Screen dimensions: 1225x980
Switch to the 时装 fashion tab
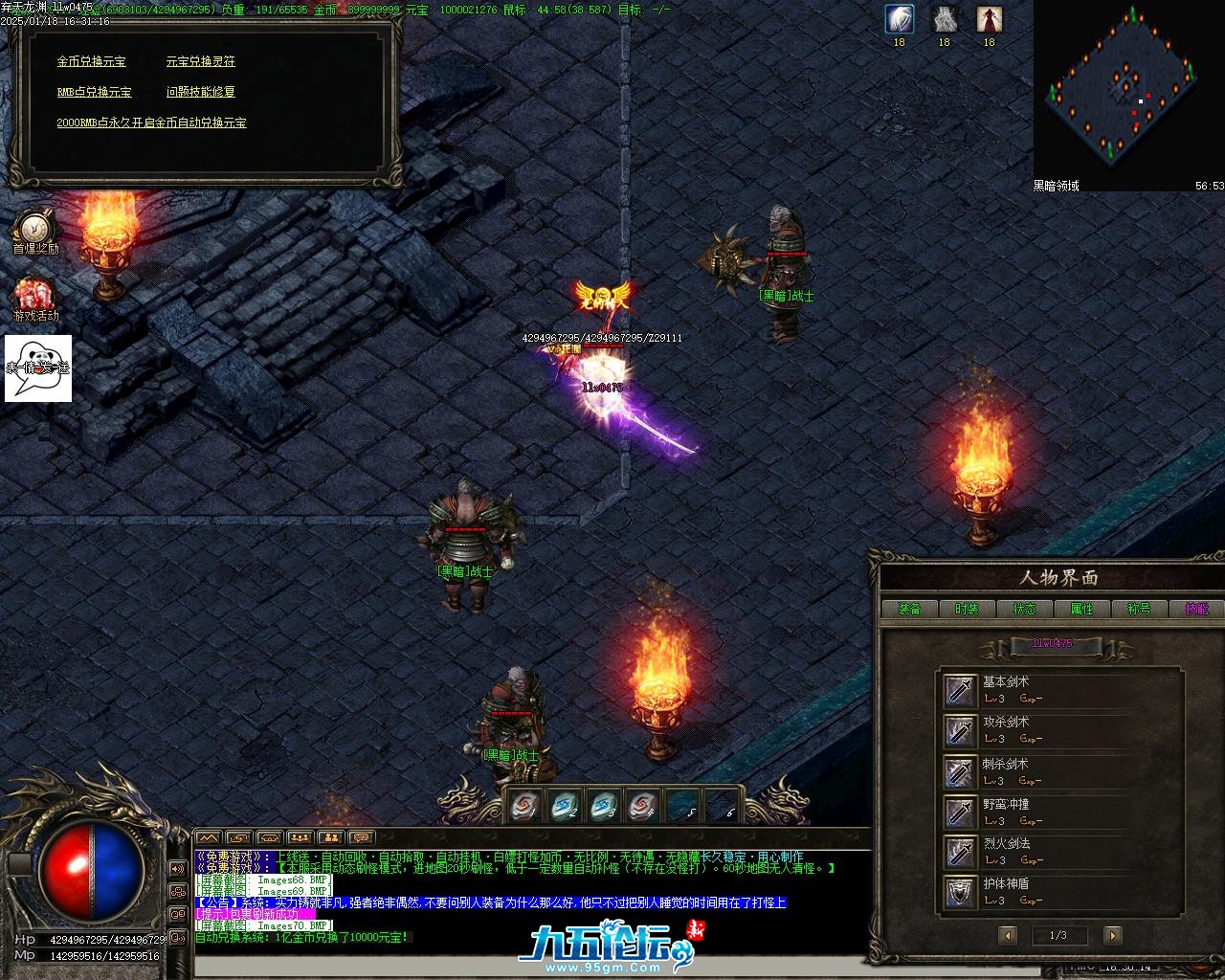coord(967,609)
